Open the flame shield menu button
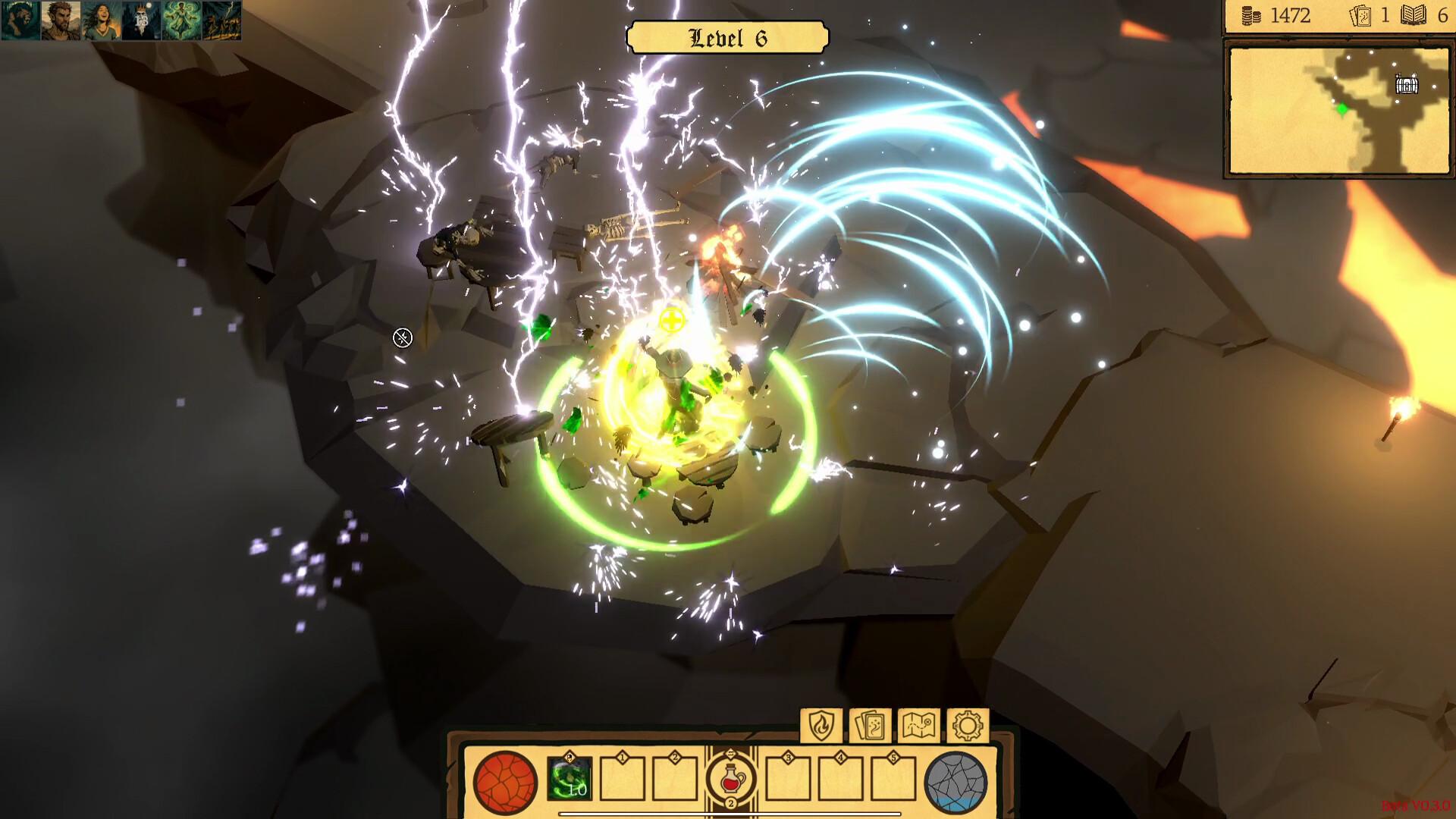 point(821,726)
